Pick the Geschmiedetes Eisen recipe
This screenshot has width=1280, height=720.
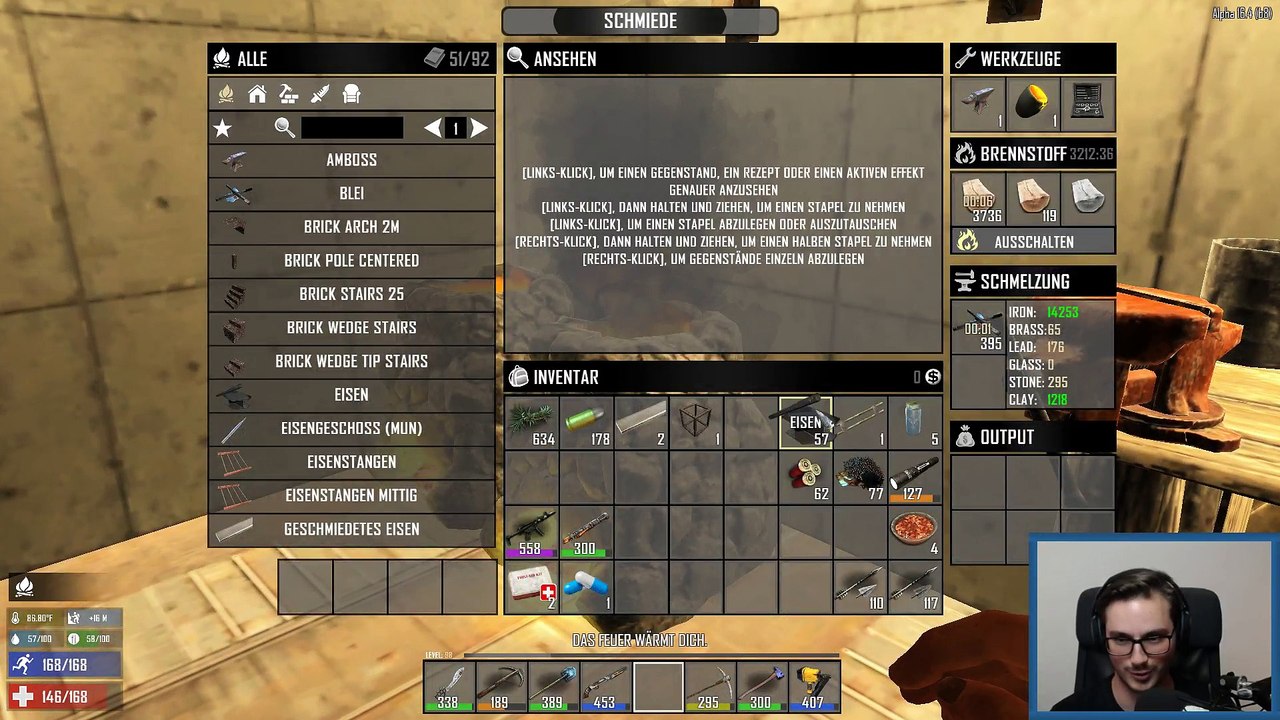click(351, 529)
